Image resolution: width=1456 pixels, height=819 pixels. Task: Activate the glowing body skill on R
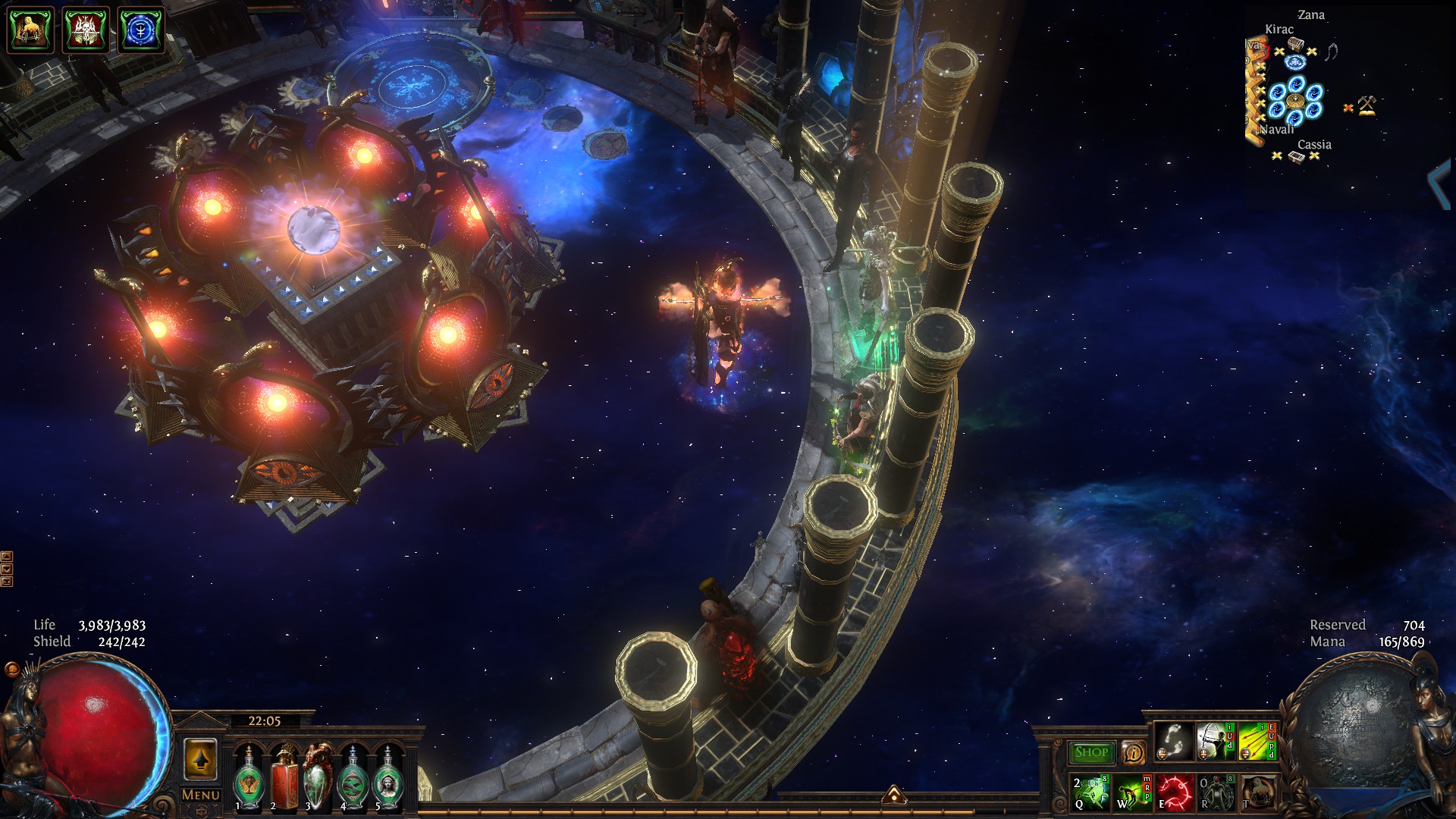pos(1216,792)
